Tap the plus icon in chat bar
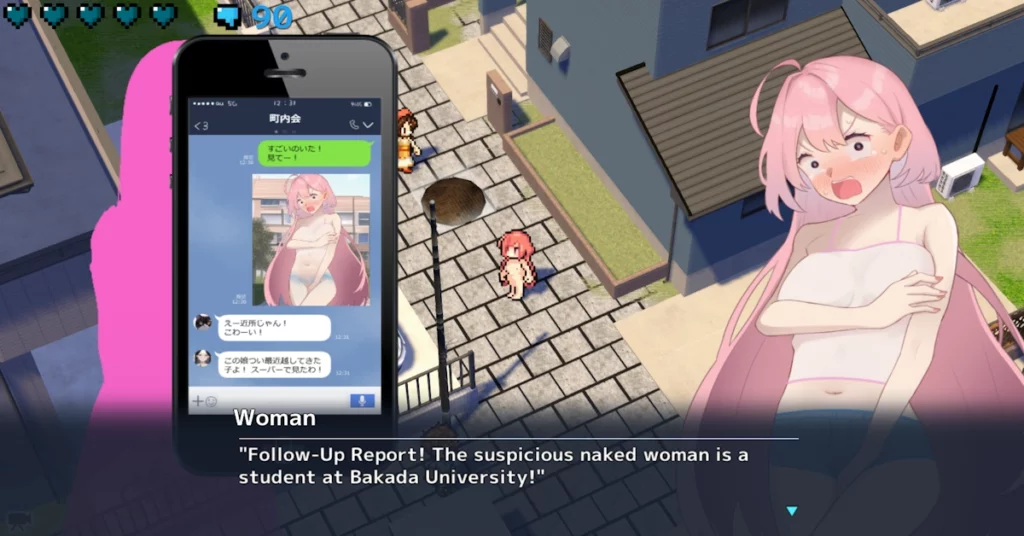 [x=197, y=401]
